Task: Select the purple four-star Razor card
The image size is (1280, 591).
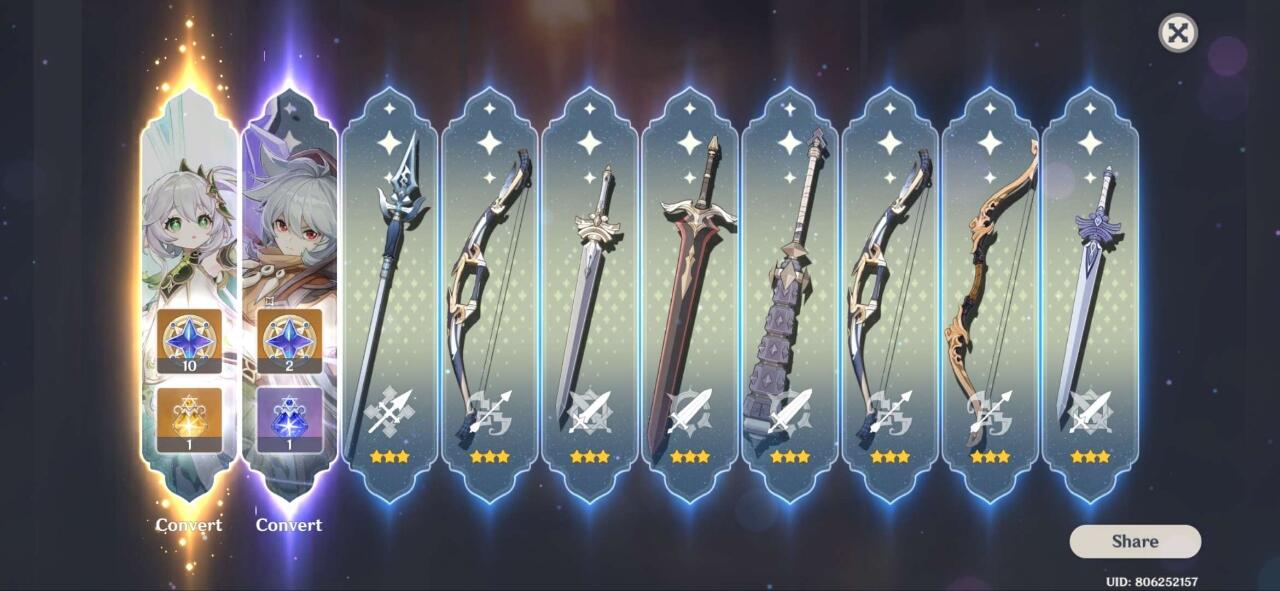Action: pos(289,290)
